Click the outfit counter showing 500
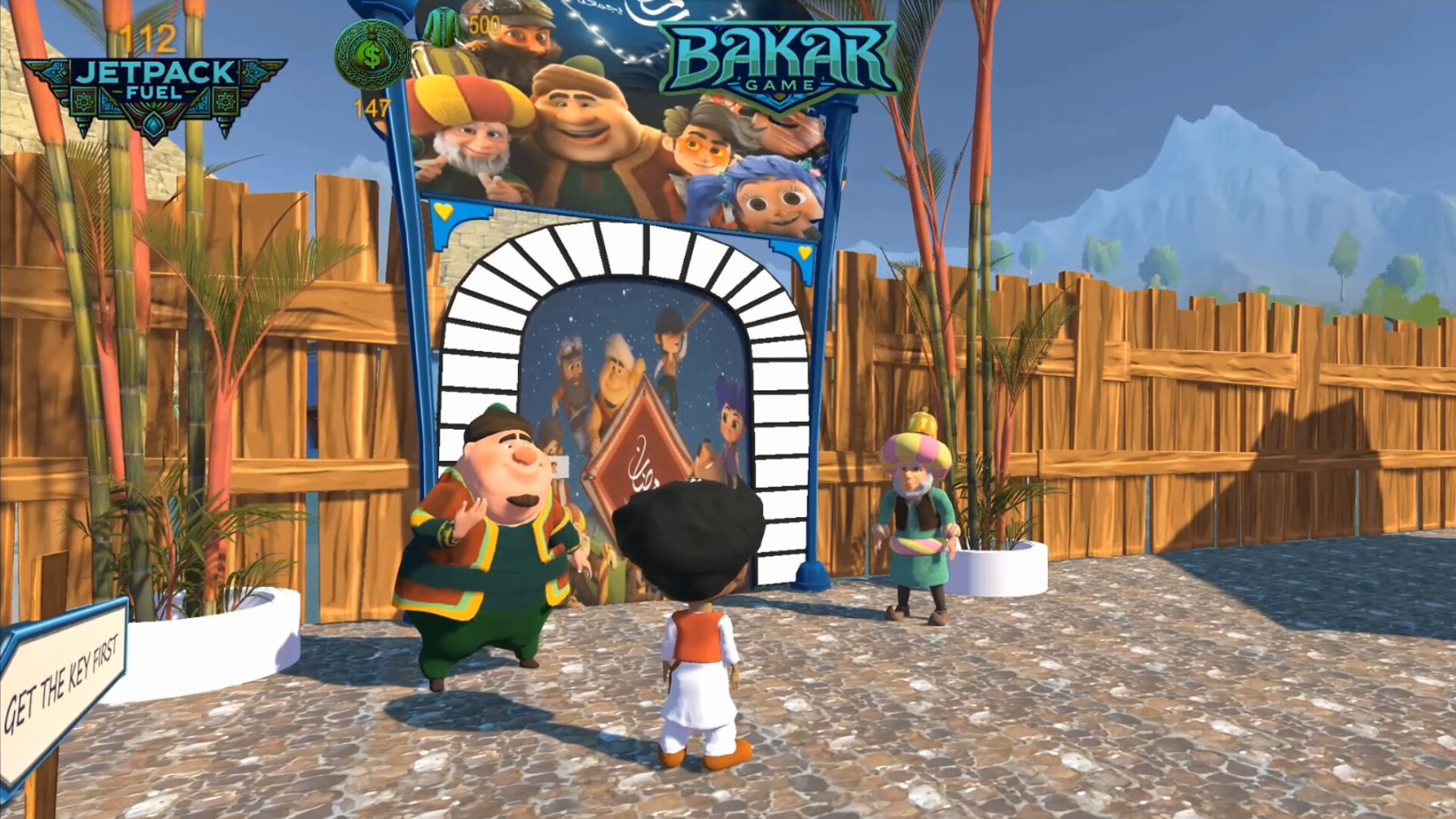The height and width of the screenshot is (819, 1456). coord(485,24)
